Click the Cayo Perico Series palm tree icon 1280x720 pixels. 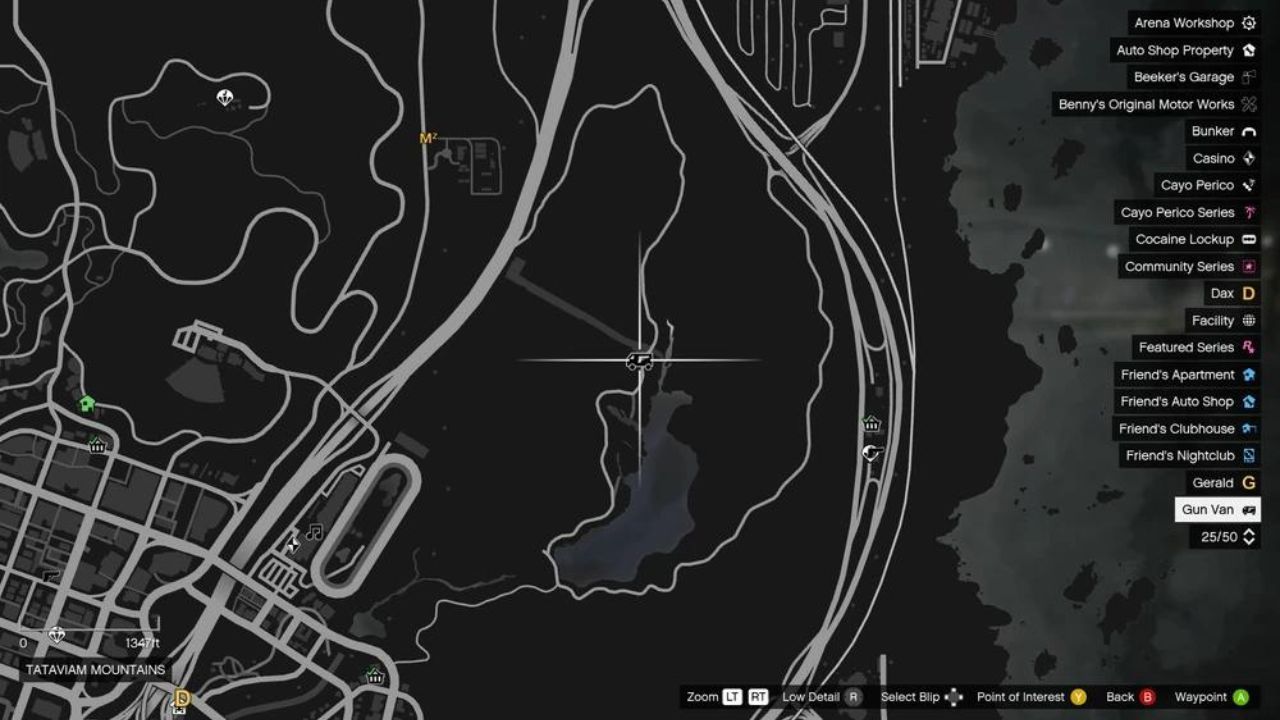click(x=1247, y=212)
